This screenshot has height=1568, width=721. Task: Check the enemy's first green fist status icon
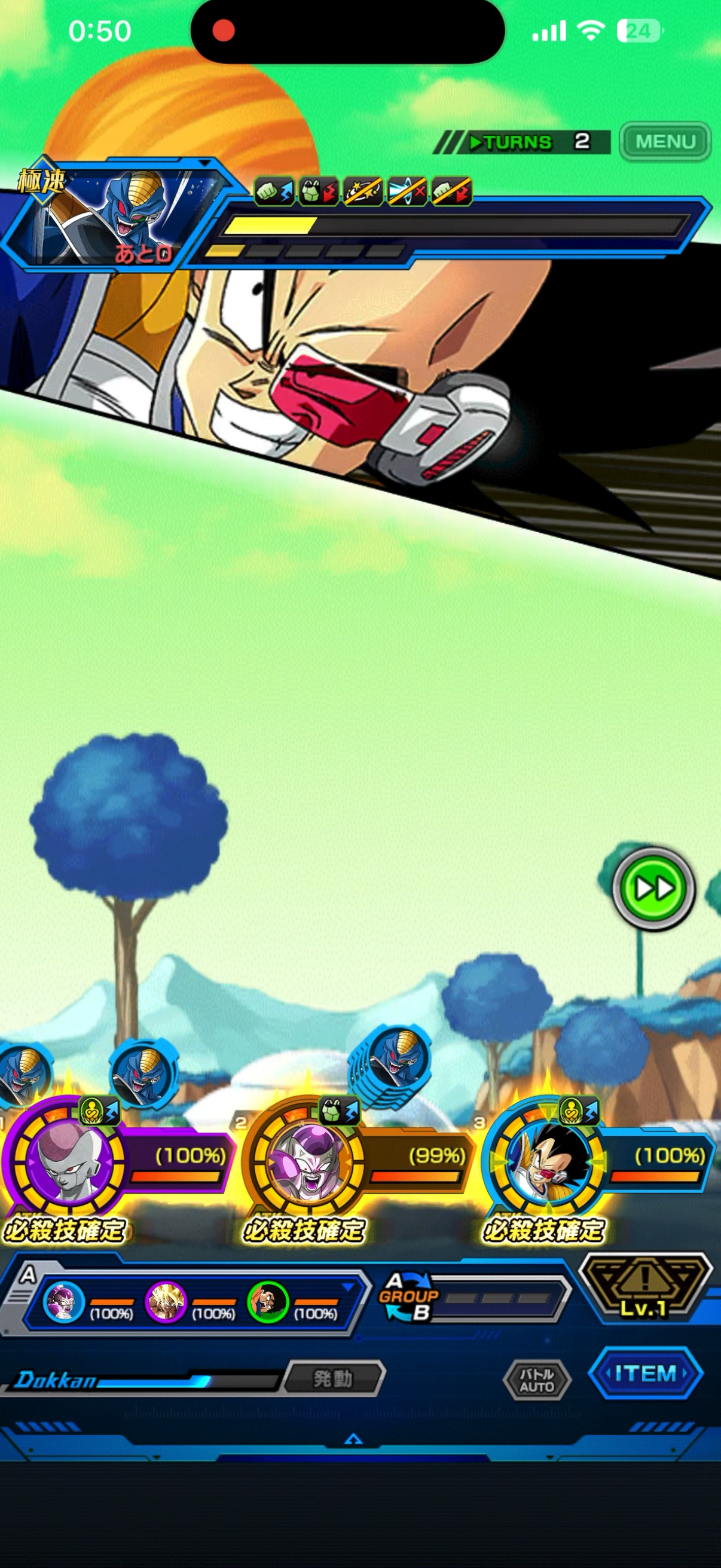pos(274,191)
